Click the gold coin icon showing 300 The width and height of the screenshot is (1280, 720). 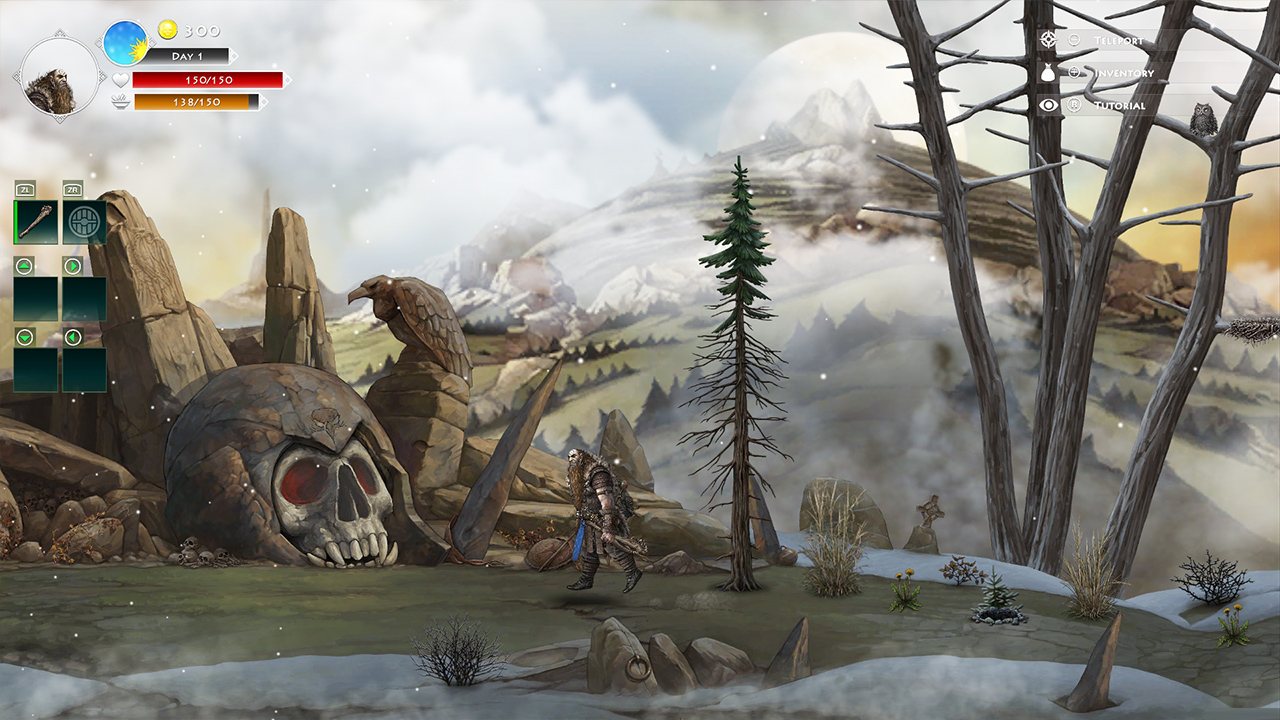[x=168, y=29]
